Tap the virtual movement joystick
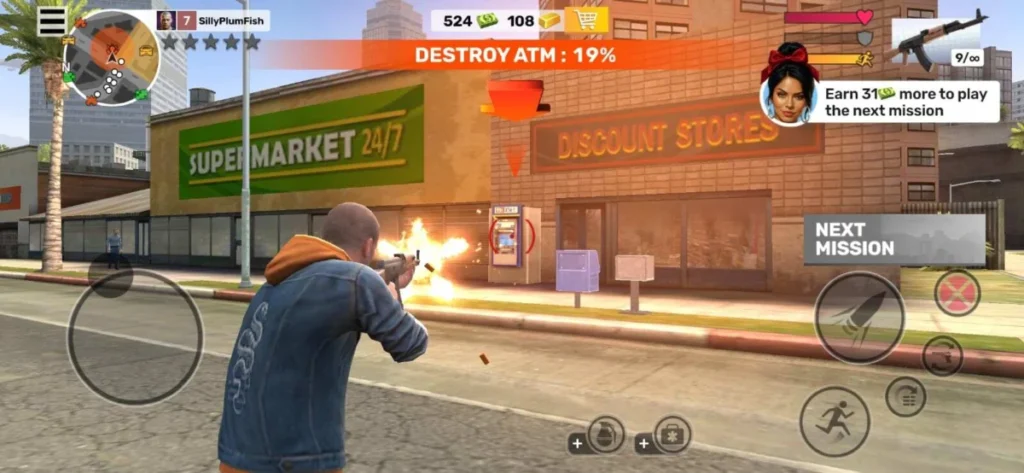The image size is (1024, 473). [x=135, y=336]
